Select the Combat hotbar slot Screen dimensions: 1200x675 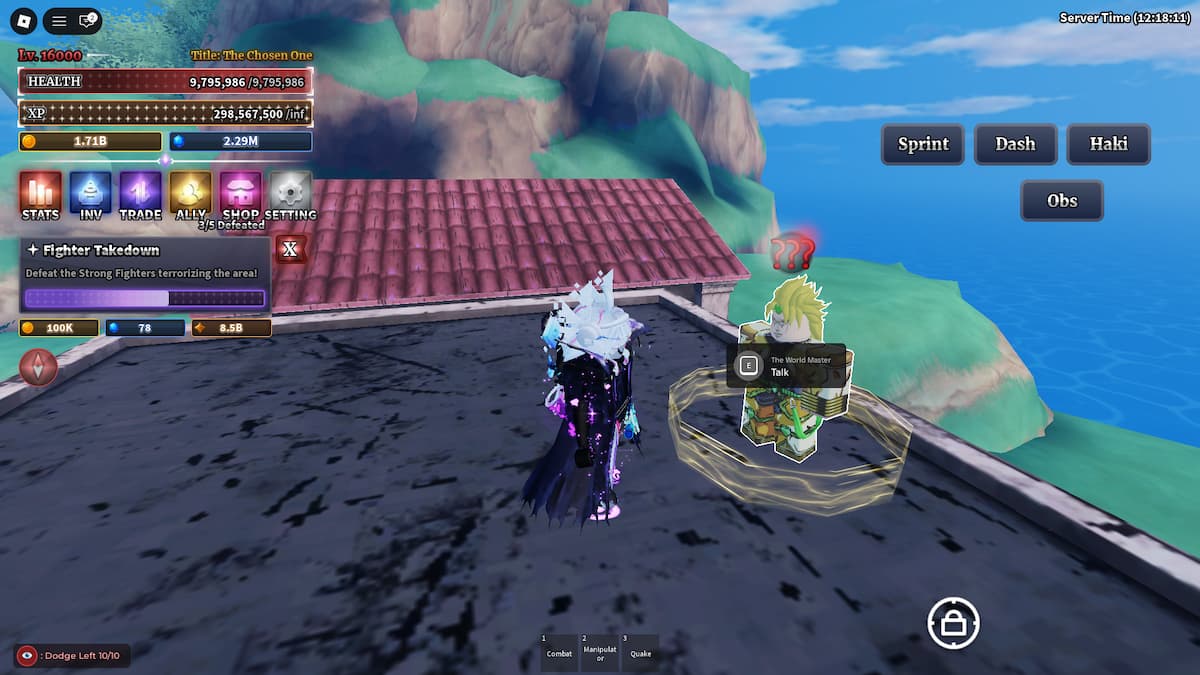pyautogui.click(x=559, y=651)
